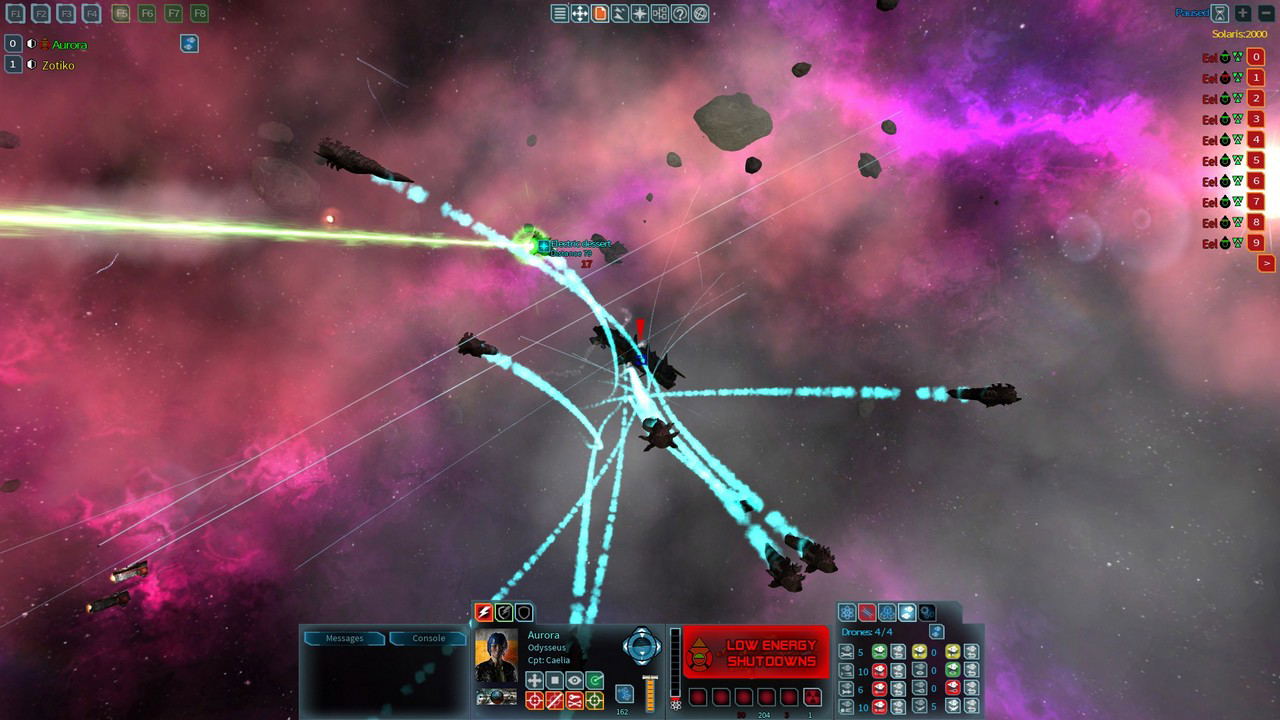This screenshot has height=720, width=1280.
Task: Click the eye-shaped view order button
Action: [x=575, y=680]
